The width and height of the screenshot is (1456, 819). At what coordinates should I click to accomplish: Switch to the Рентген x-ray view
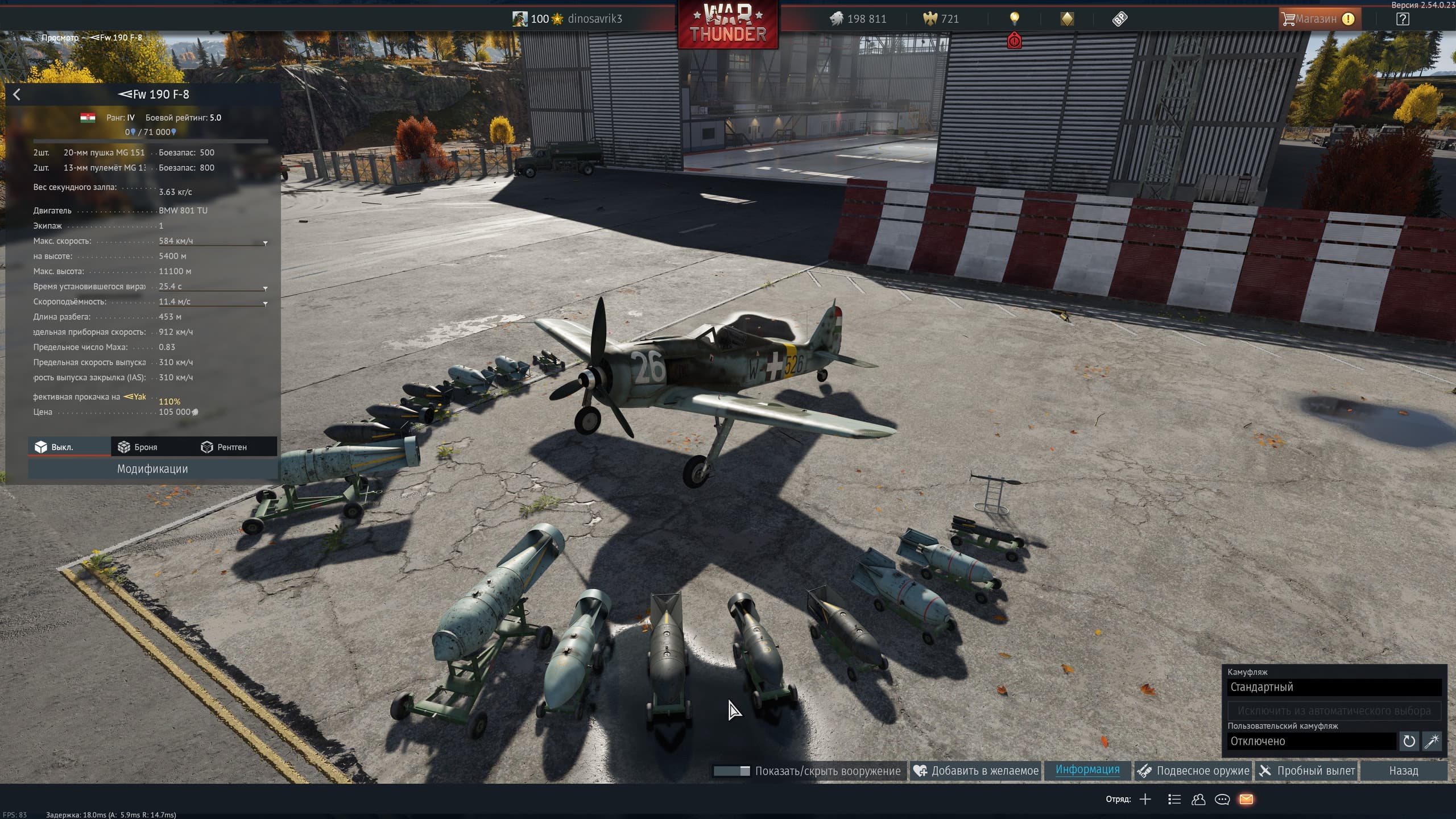[224, 447]
